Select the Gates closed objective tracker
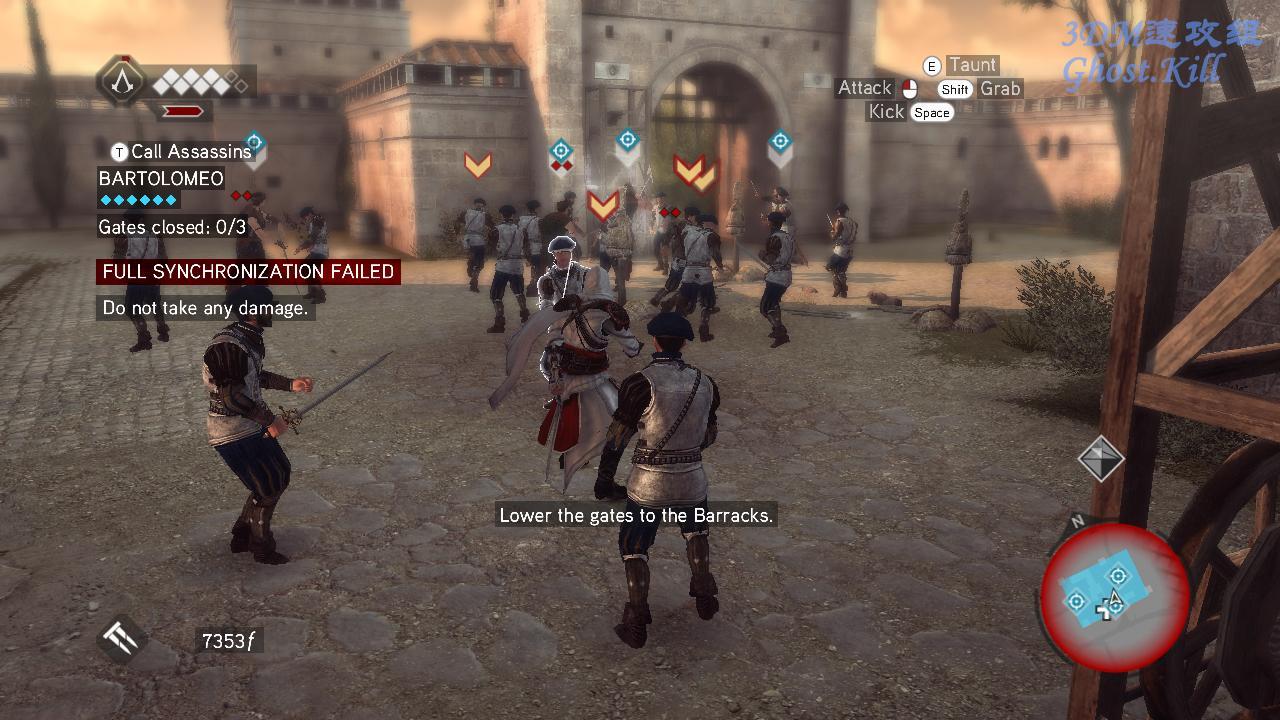This screenshot has height=720, width=1280. coord(172,228)
